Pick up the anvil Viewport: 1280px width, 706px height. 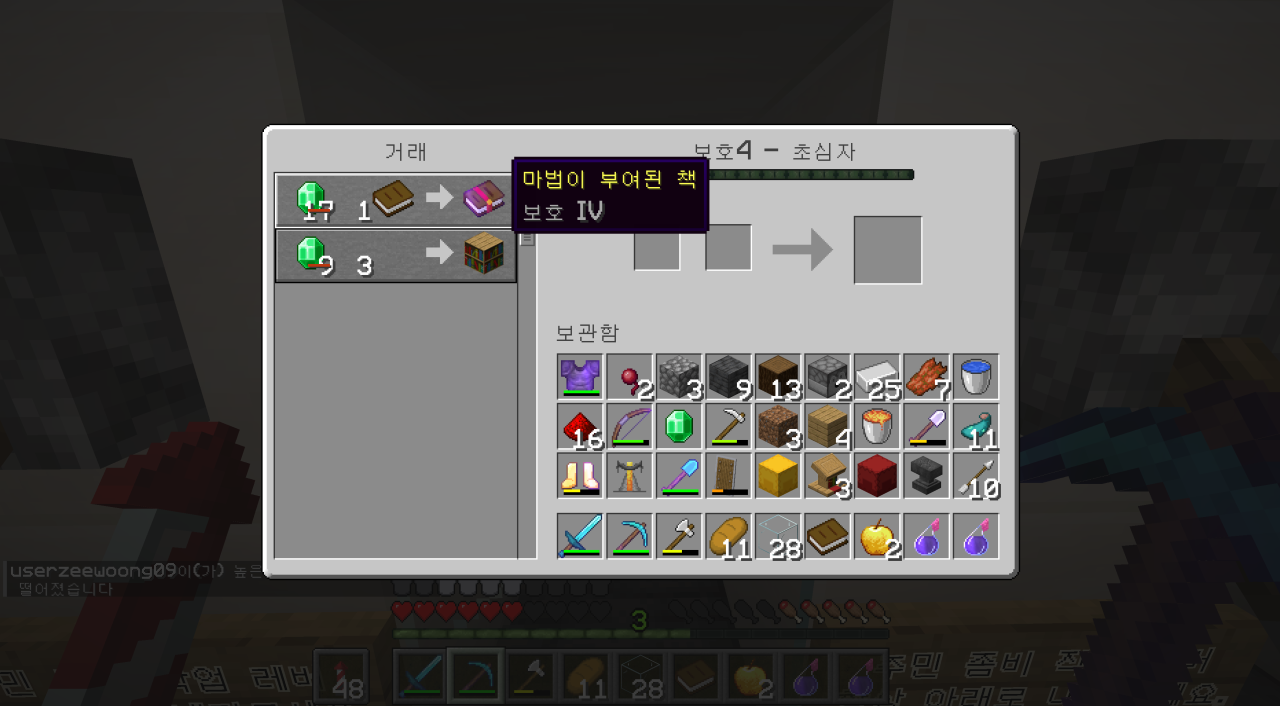click(926, 475)
